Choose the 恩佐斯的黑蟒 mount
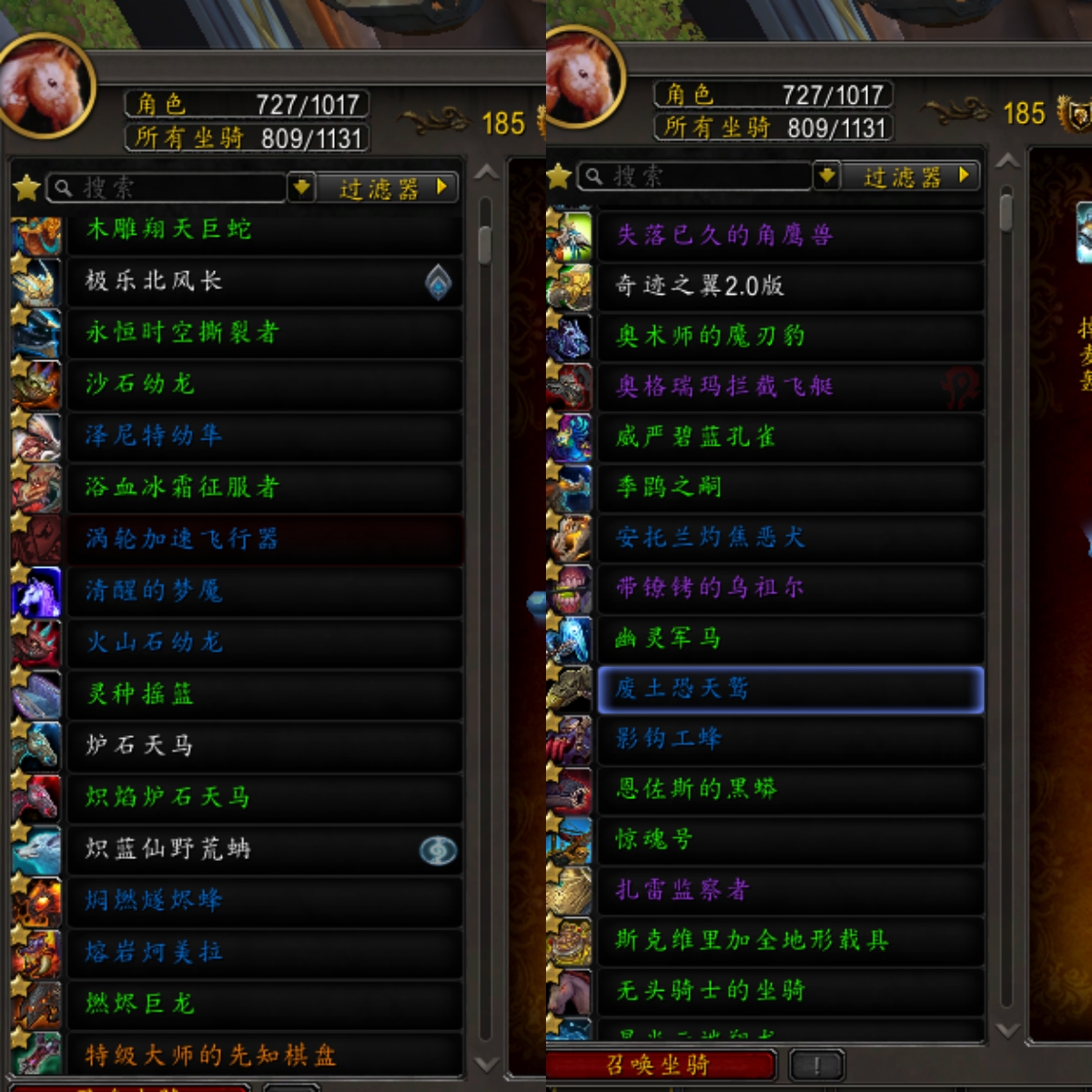This screenshot has width=1092, height=1092. pyautogui.click(x=790, y=789)
